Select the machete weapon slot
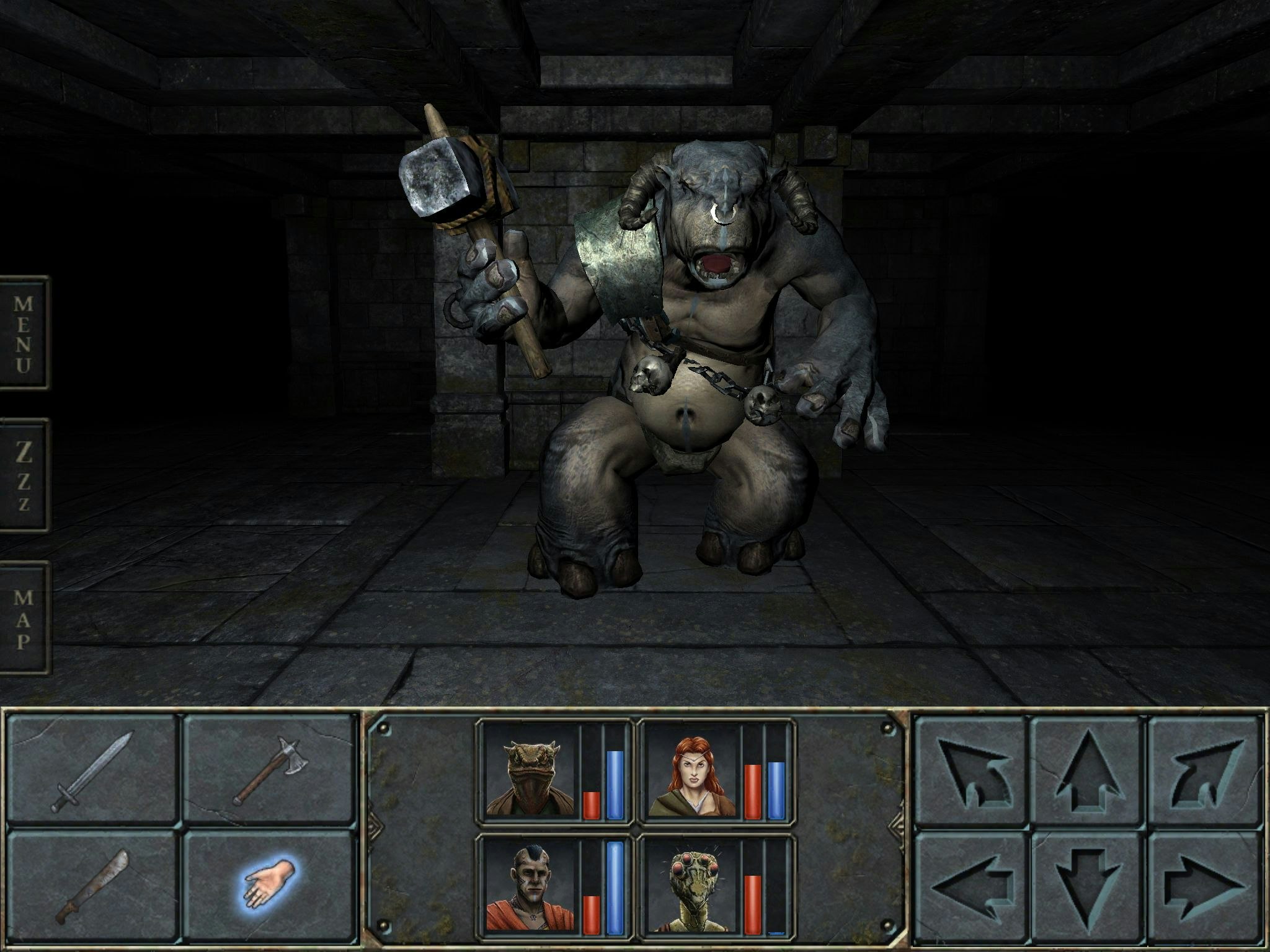Image resolution: width=1270 pixels, height=952 pixels. click(93, 886)
